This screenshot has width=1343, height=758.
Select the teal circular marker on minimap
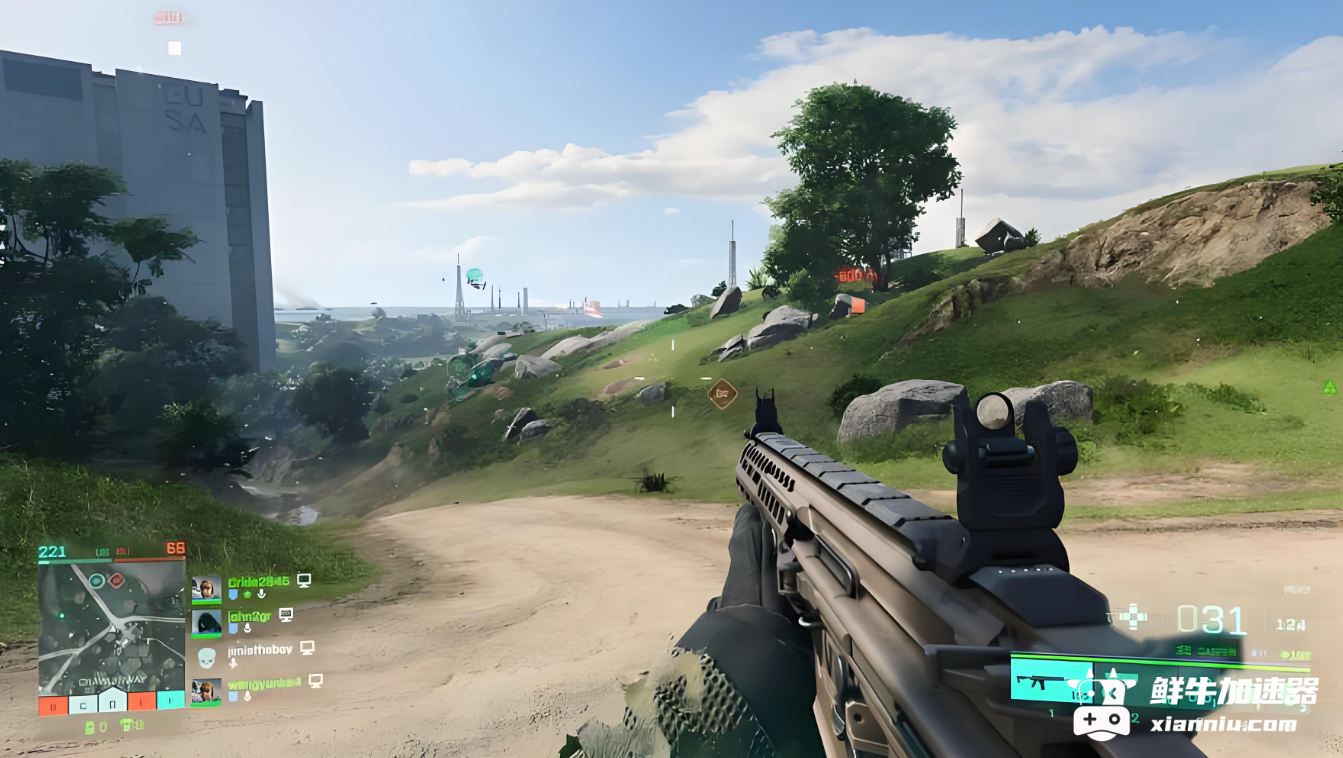[x=97, y=580]
